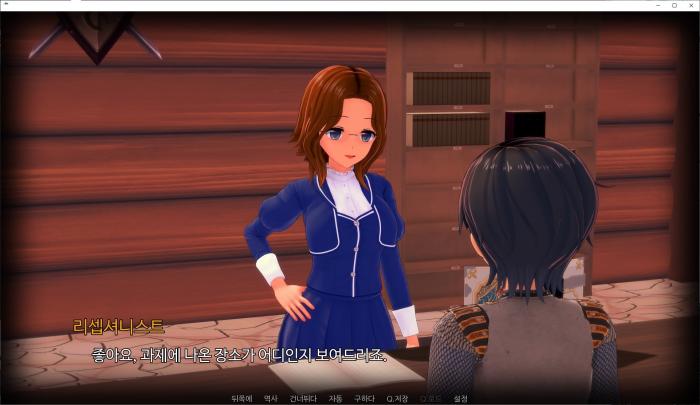Quick save with Q.저장
This screenshot has height=405, width=700.
(397, 398)
